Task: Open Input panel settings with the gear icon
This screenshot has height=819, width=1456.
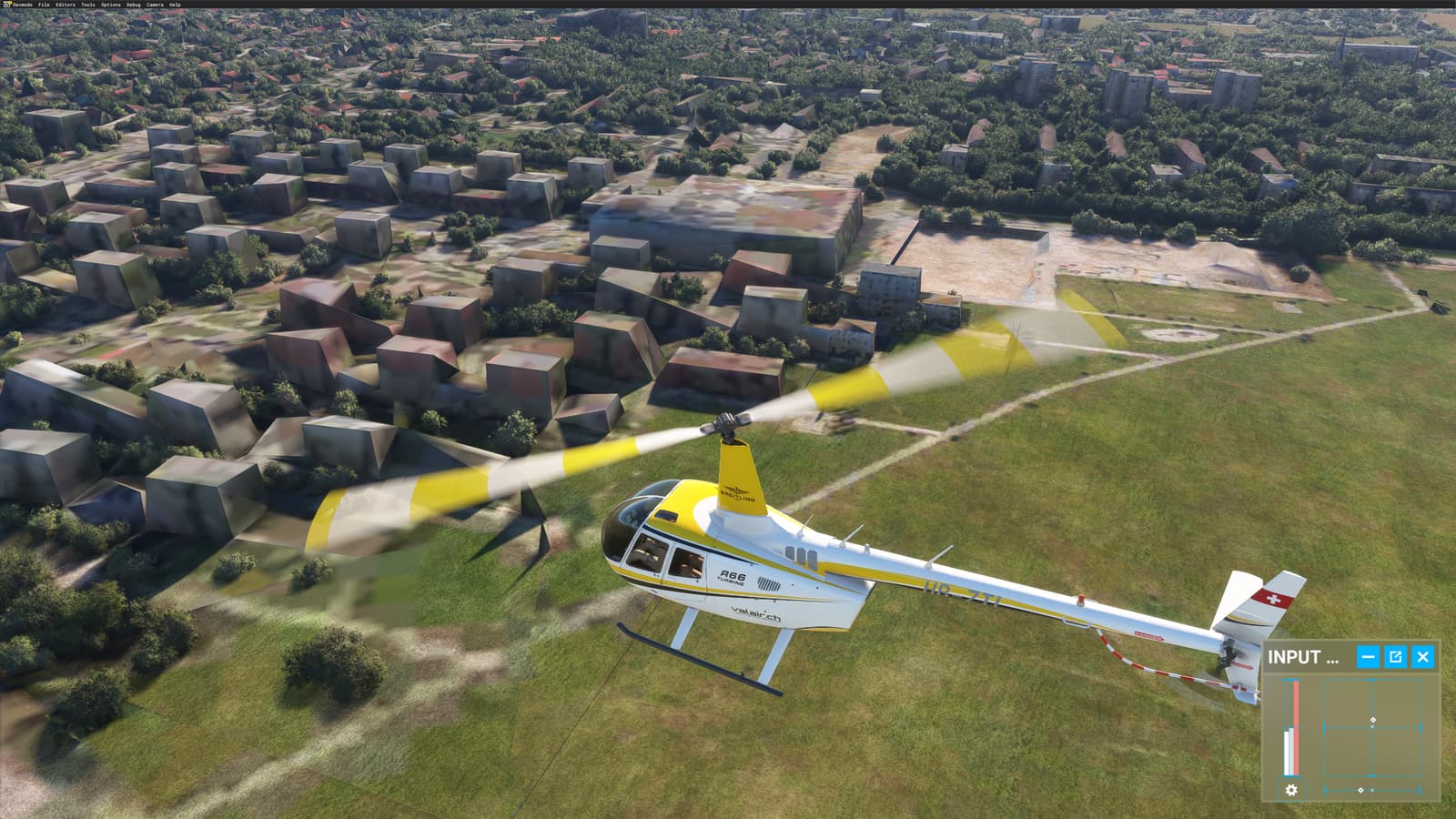Action: [1289, 790]
